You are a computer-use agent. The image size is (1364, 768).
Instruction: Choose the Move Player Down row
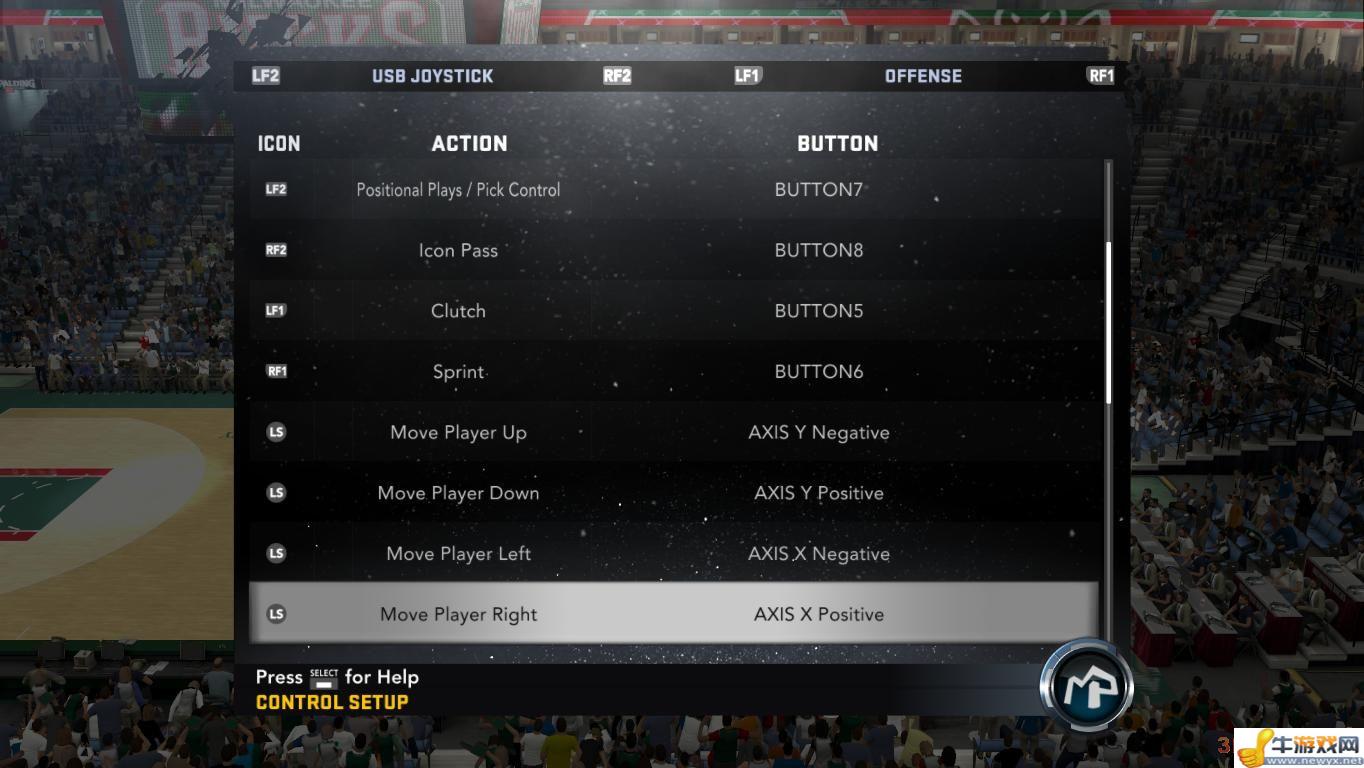coord(672,493)
